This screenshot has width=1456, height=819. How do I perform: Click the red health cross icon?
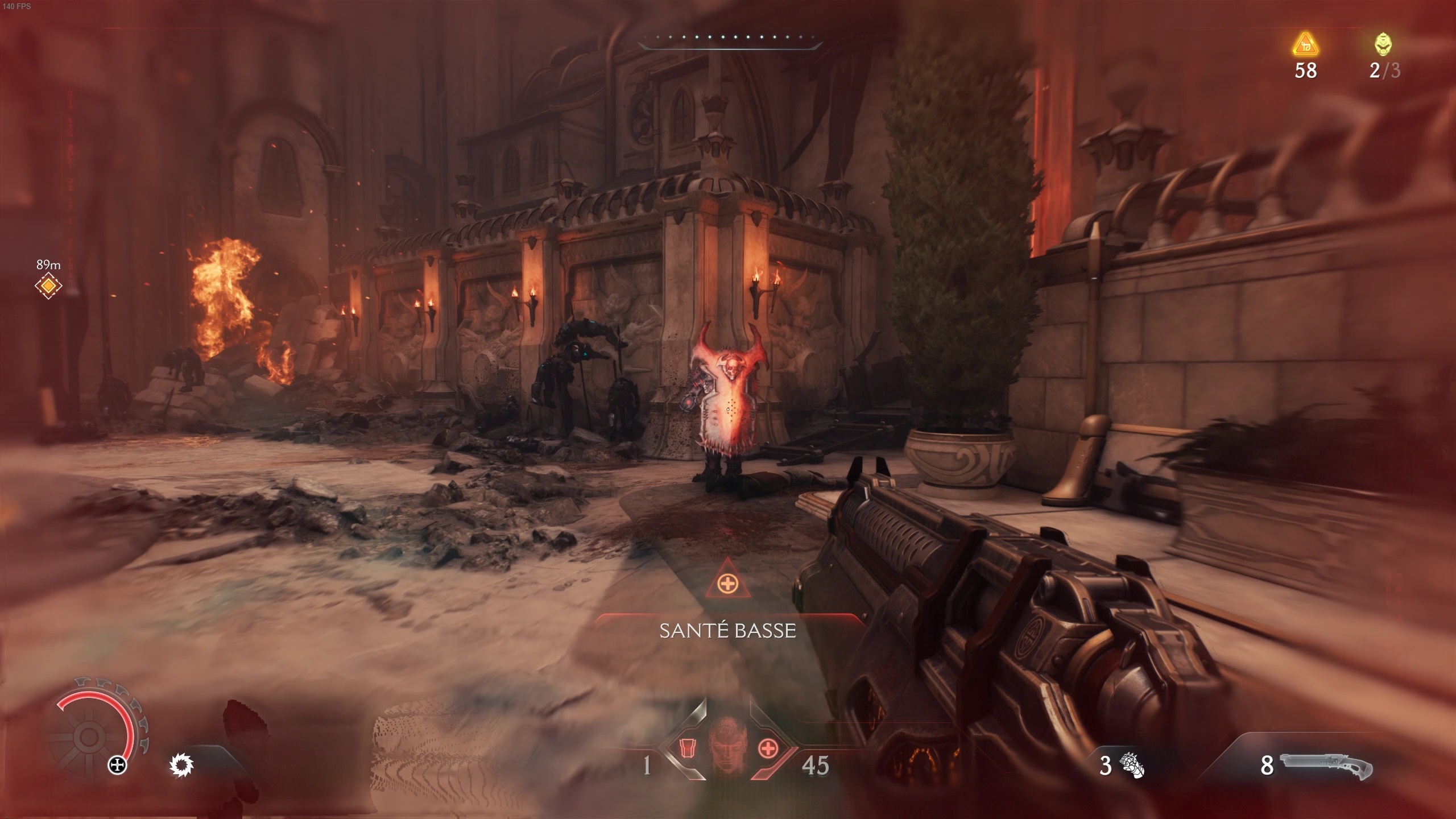pyautogui.click(x=768, y=748)
